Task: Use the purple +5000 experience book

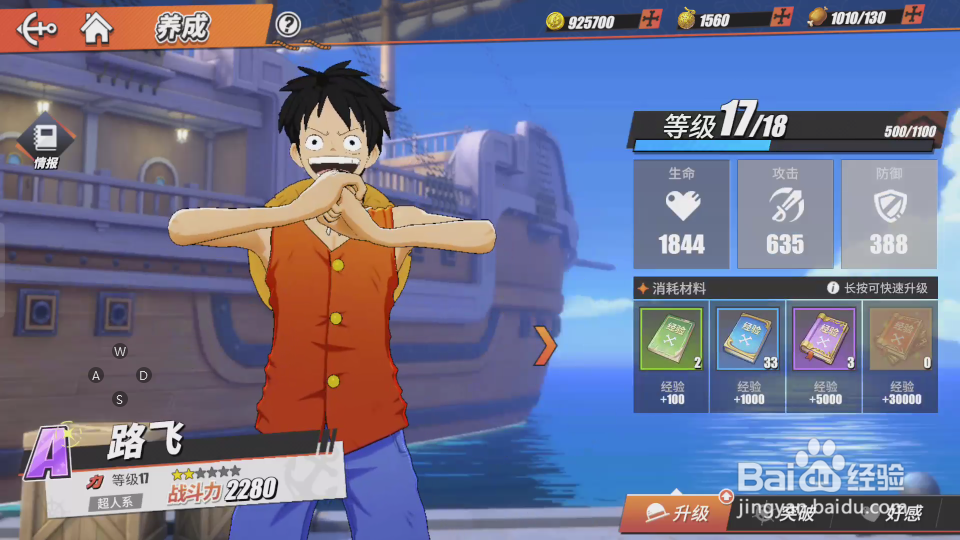Action: (824, 342)
